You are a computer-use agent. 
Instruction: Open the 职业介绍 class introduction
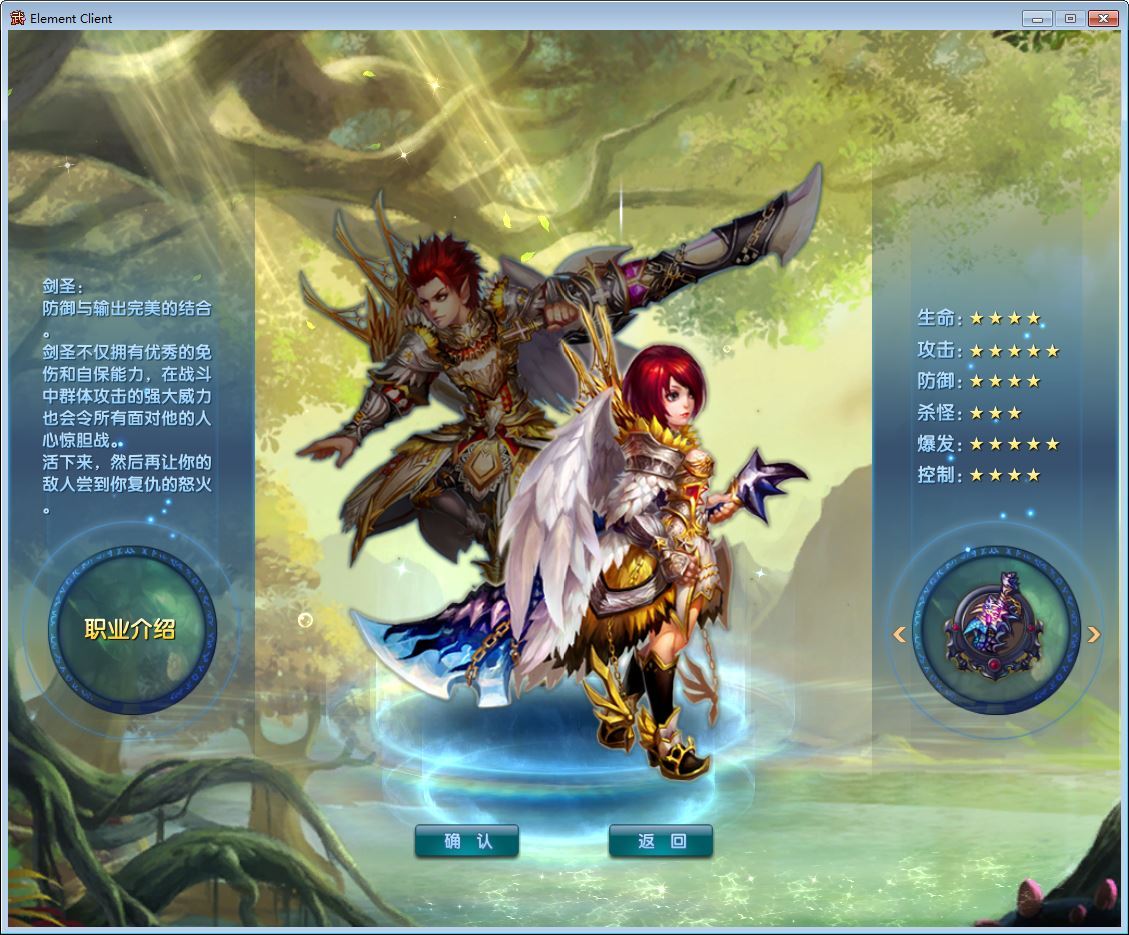pyautogui.click(x=130, y=629)
